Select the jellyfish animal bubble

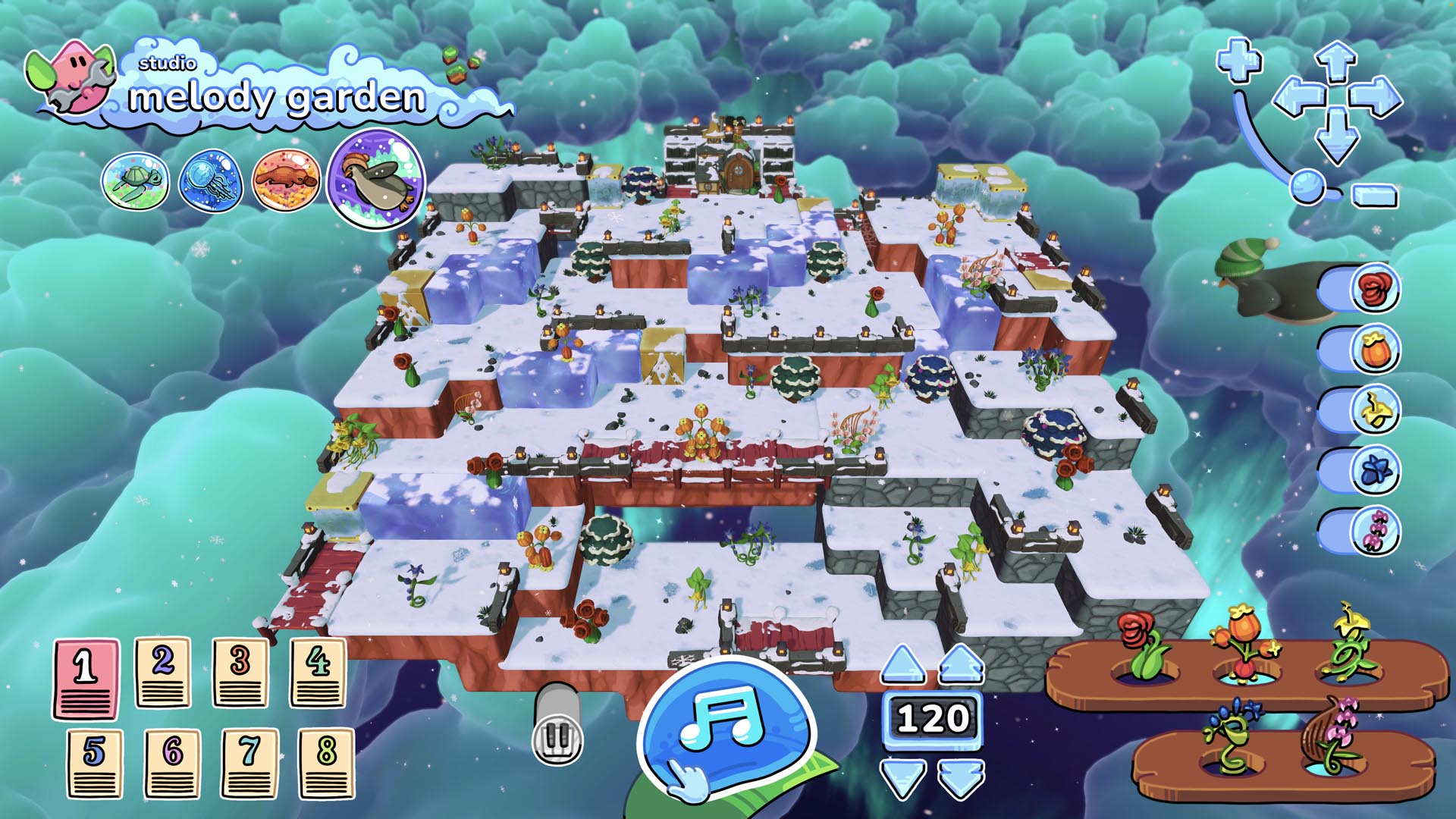tap(210, 181)
